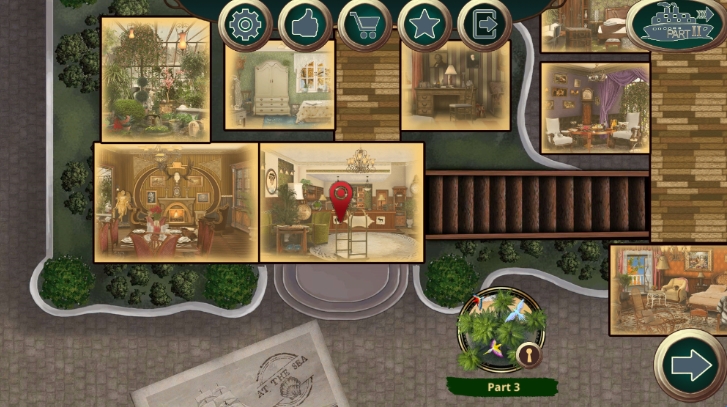Open the study room with desk lamp
Image resolution: width=727 pixels, height=407 pixels.
(x=455, y=88)
